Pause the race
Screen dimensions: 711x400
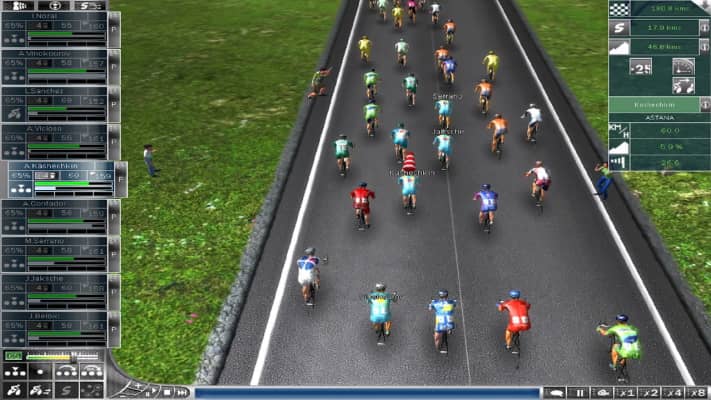click(577, 392)
